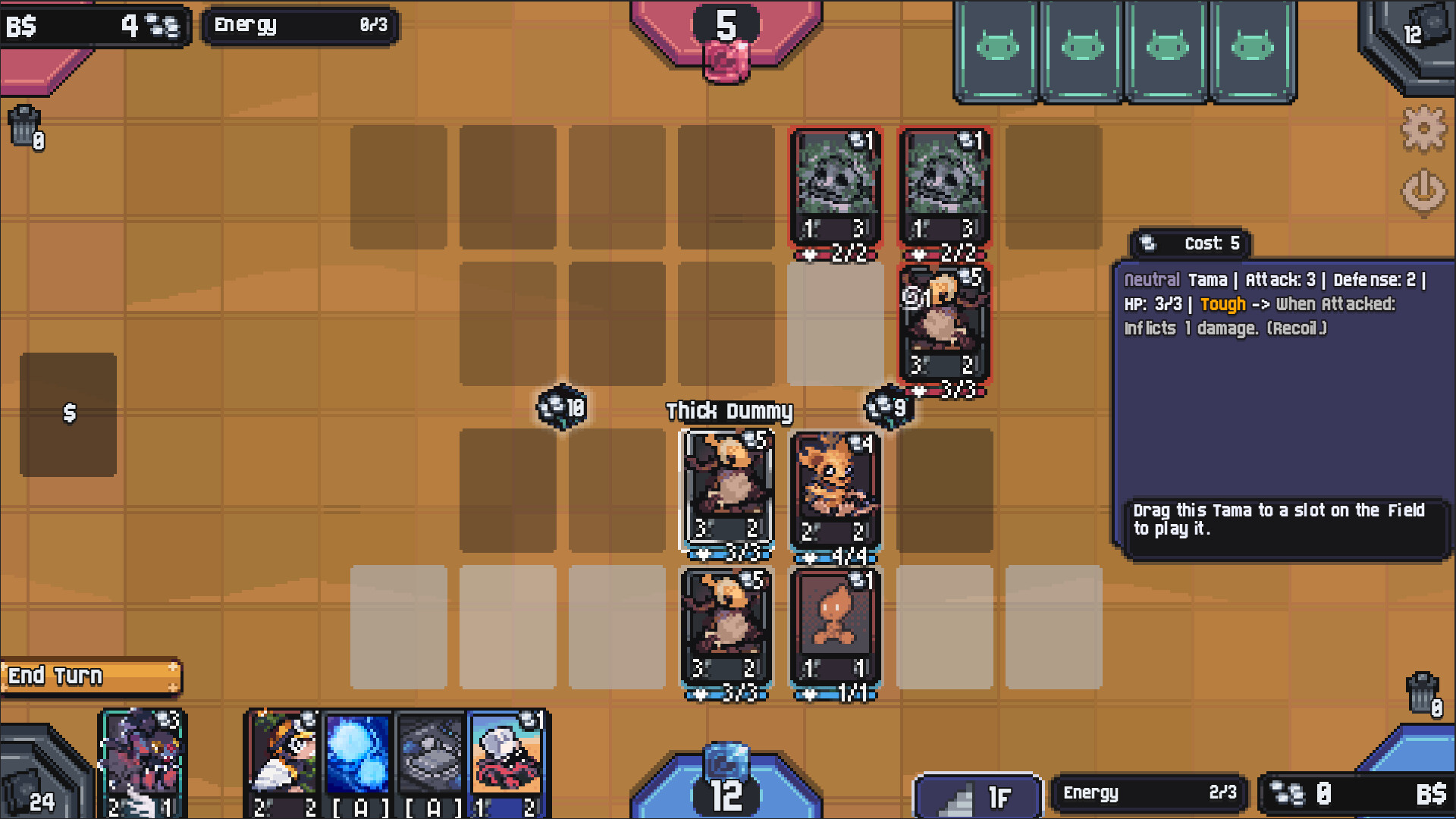The image size is (1456, 819).
Task: Click the $ shop tile on the field
Action: click(x=68, y=413)
